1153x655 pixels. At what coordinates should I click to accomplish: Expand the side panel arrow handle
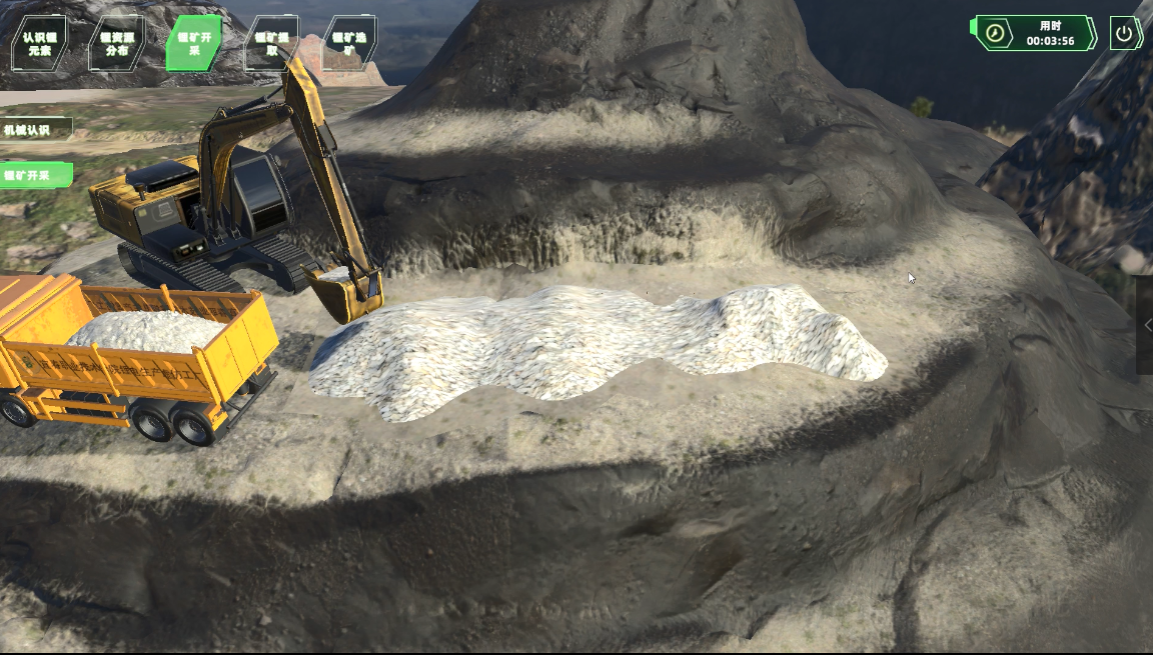coord(1146,325)
